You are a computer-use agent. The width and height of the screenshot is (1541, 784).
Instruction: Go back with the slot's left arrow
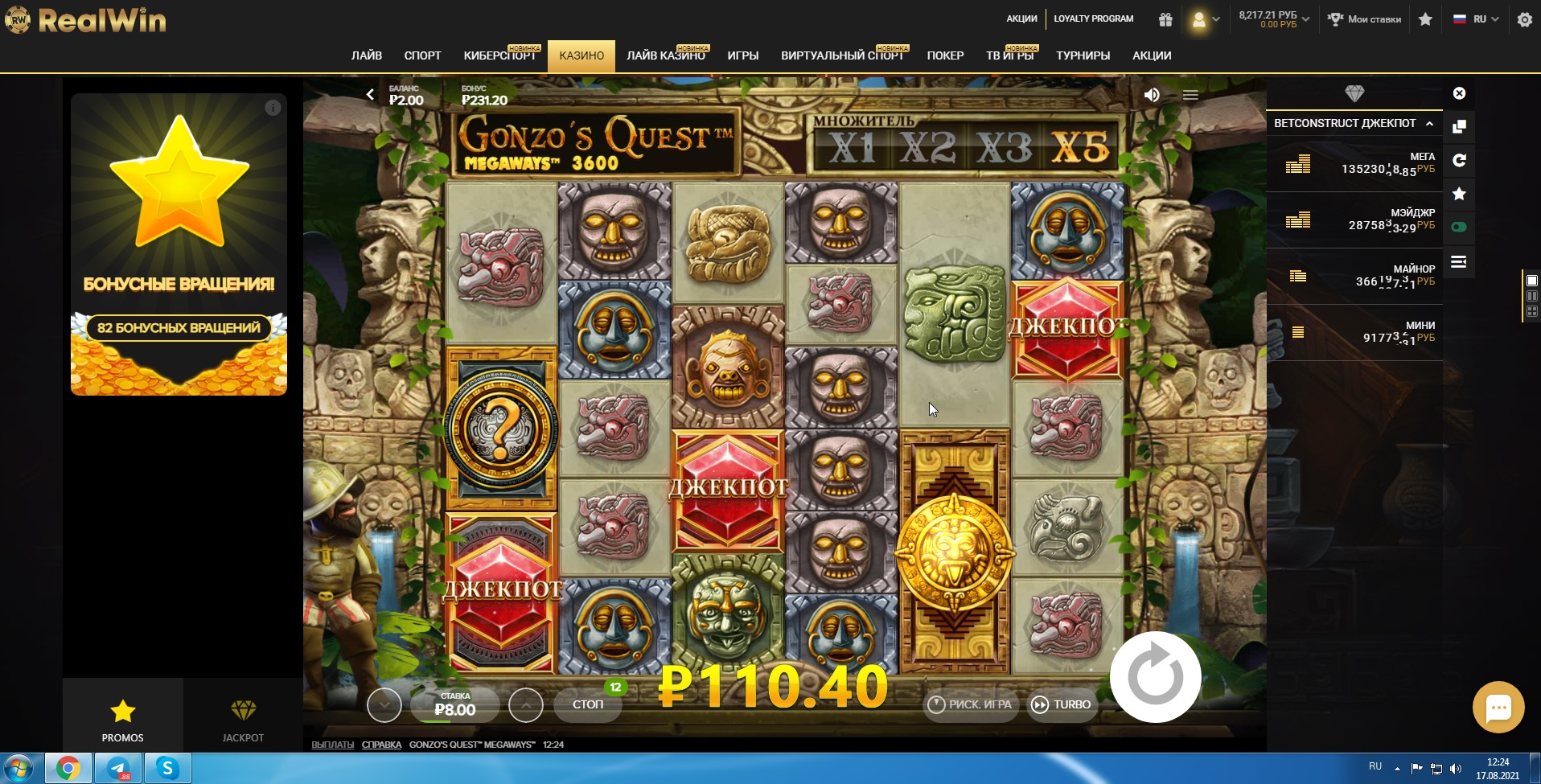click(x=370, y=94)
